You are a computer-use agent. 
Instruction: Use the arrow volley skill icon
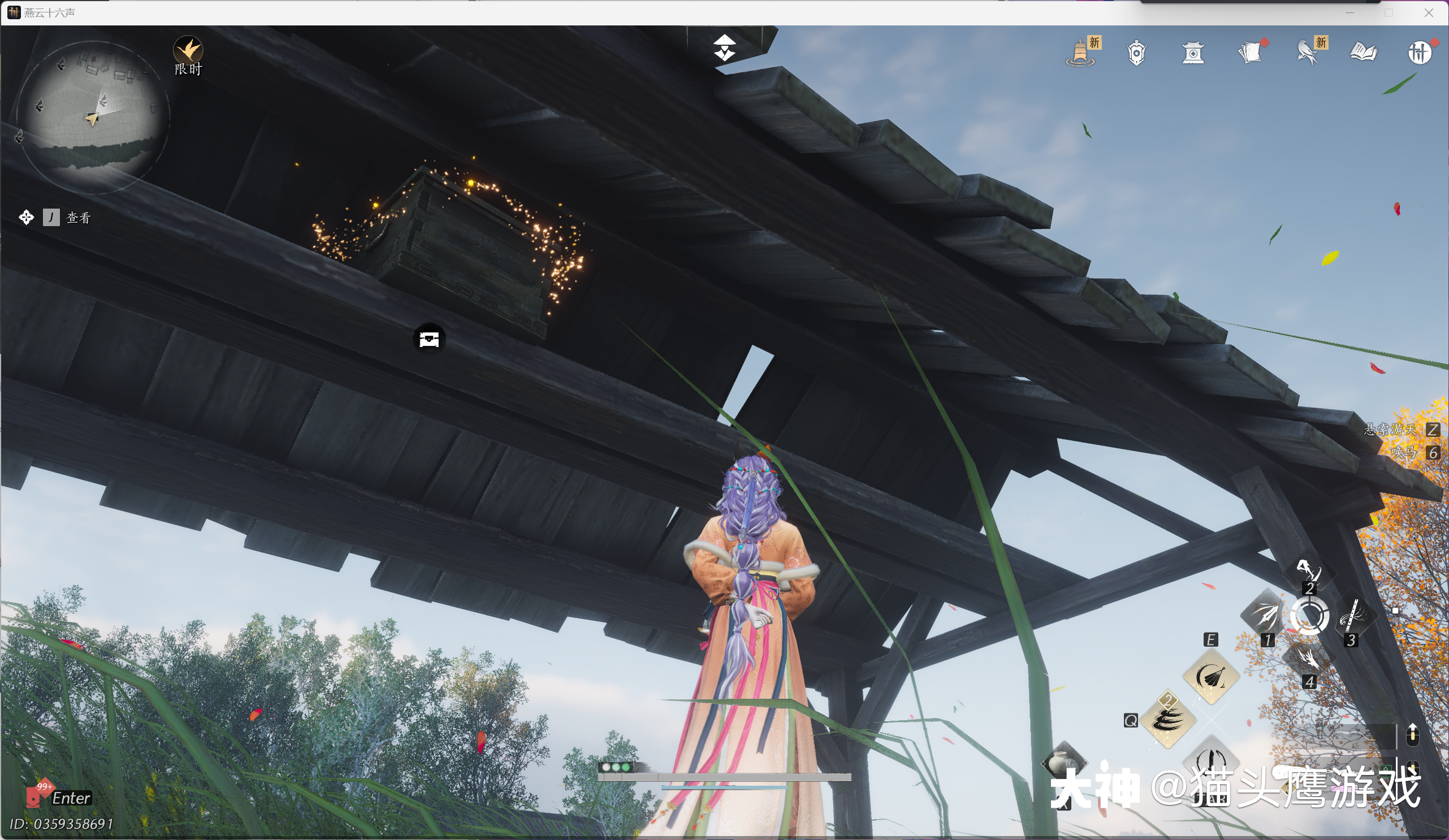[x=1265, y=616]
